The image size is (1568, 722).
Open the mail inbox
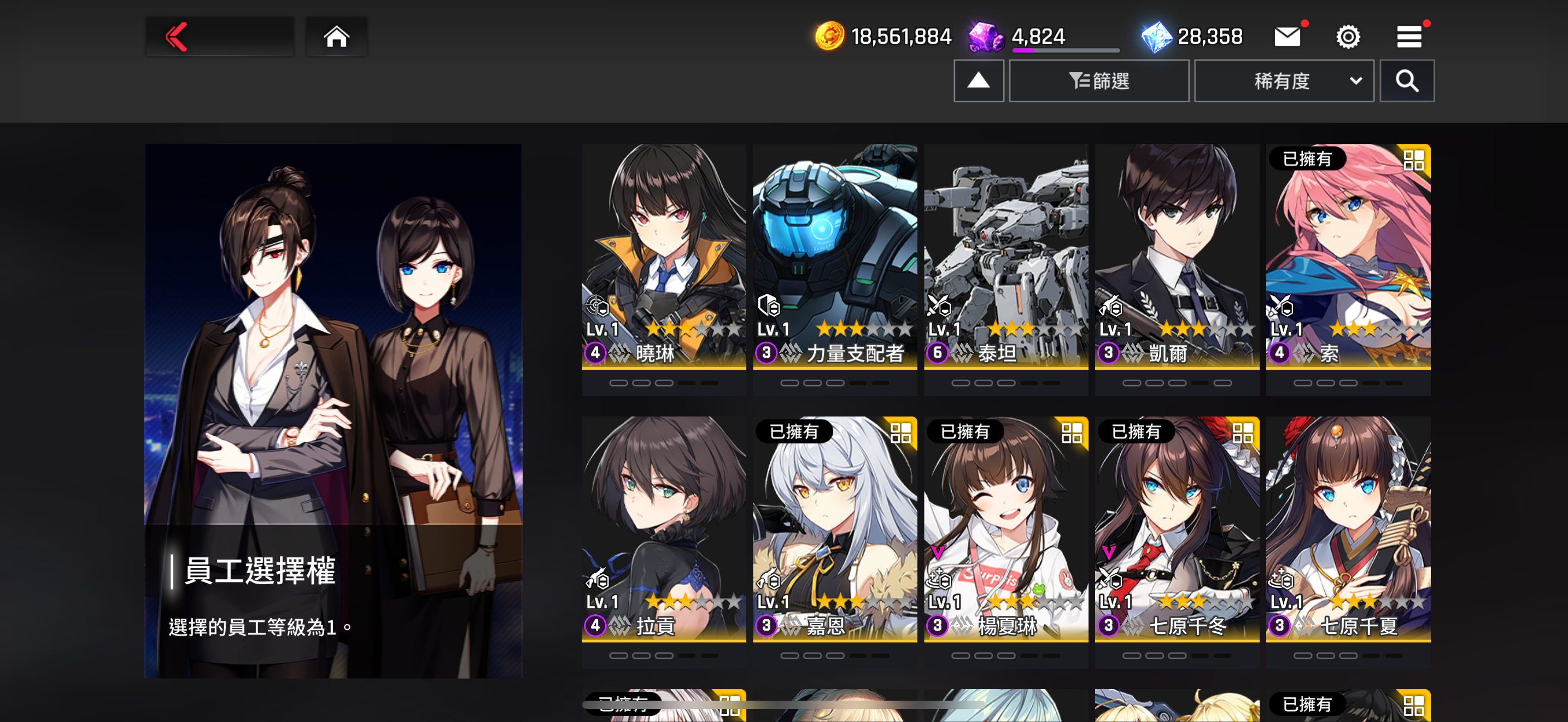click(x=1287, y=37)
